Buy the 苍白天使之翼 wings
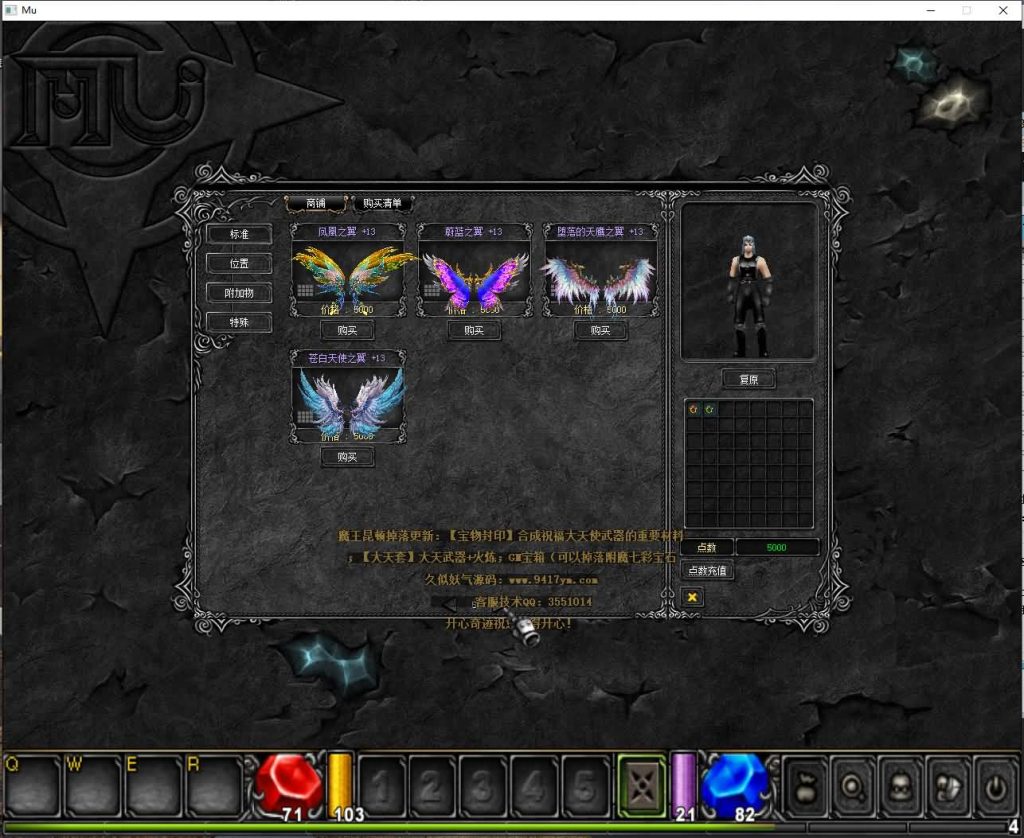This screenshot has height=838, width=1024. pyautogui.click(x=347, y=457)
